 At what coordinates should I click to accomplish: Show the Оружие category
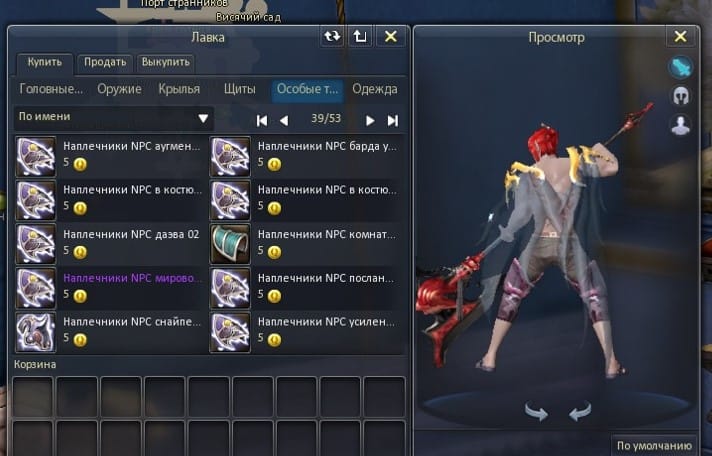coord(119,89)
